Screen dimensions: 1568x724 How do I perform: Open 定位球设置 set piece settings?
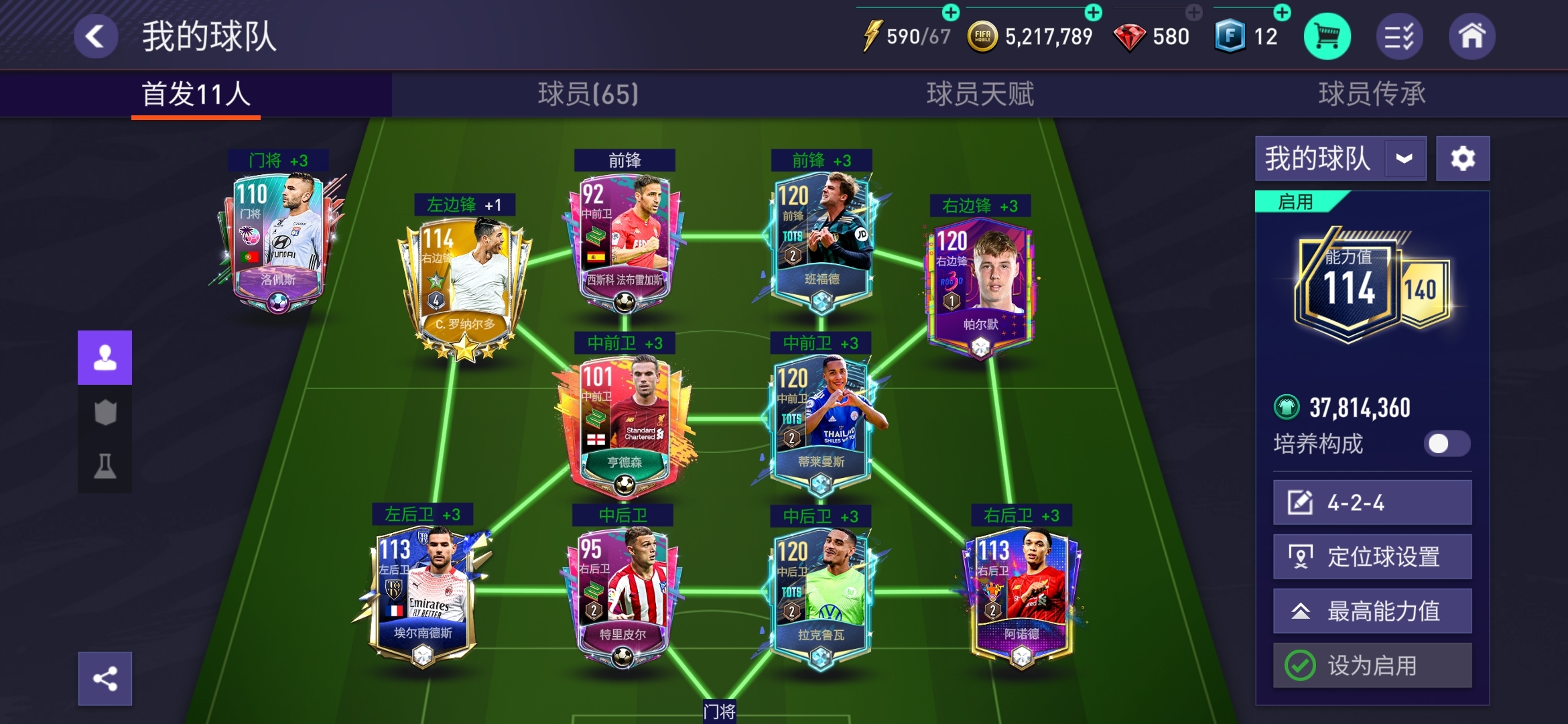pos(1372,557)
